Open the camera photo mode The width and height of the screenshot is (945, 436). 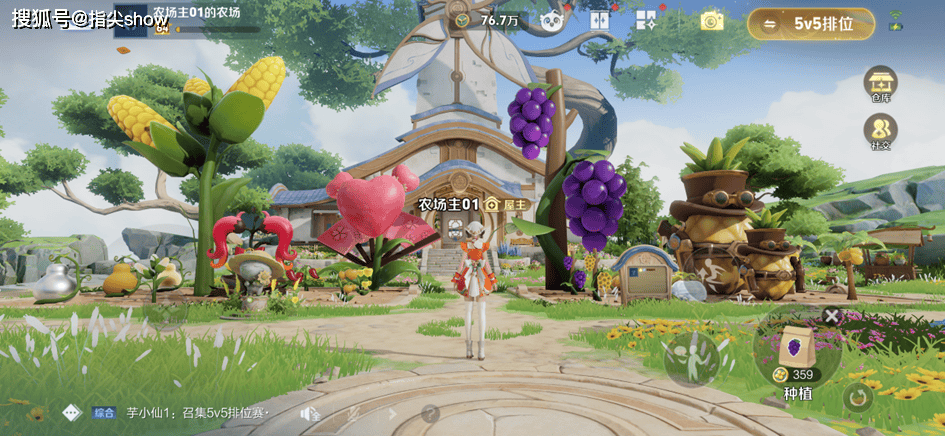point(711,20)
